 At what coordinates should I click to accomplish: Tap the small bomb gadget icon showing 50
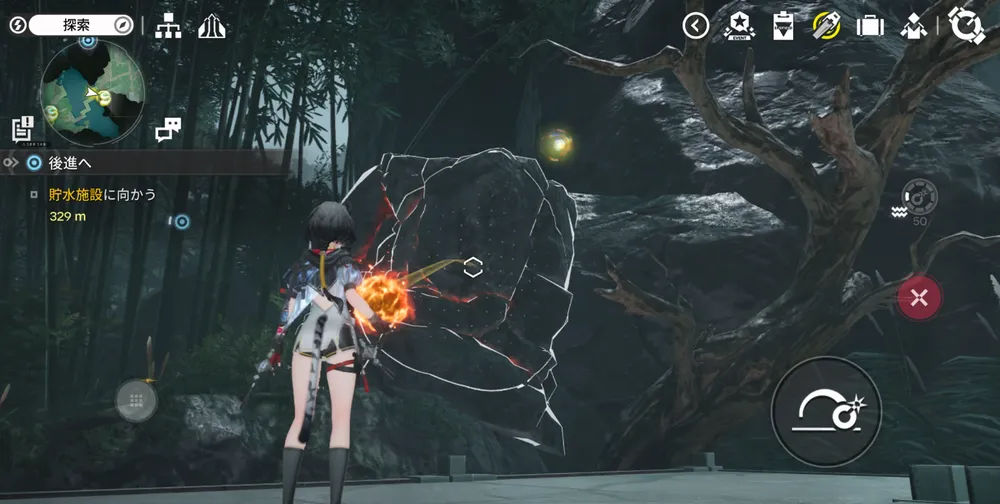pos(919,197)
